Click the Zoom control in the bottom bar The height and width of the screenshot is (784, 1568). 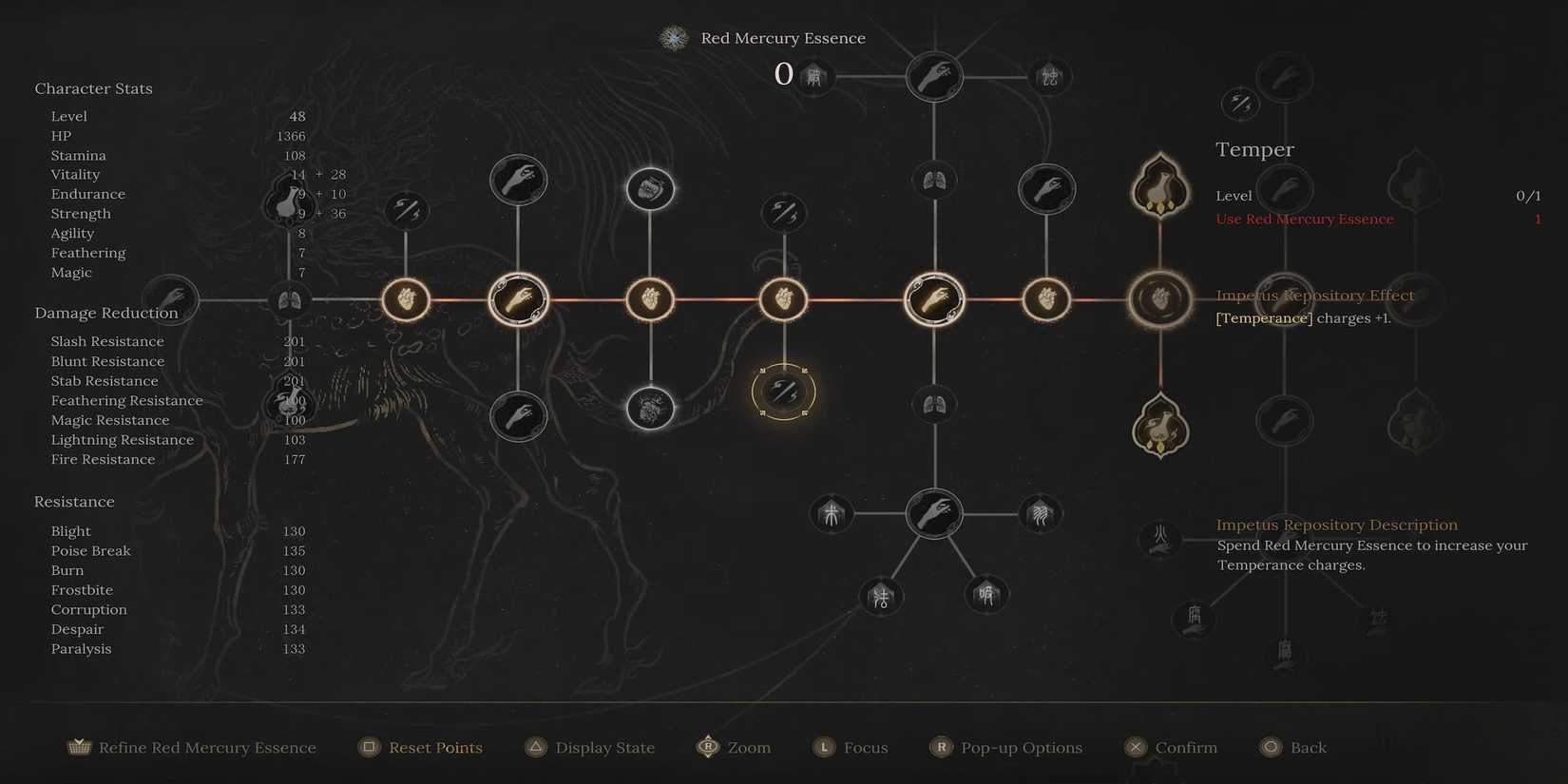coord(748,747)
